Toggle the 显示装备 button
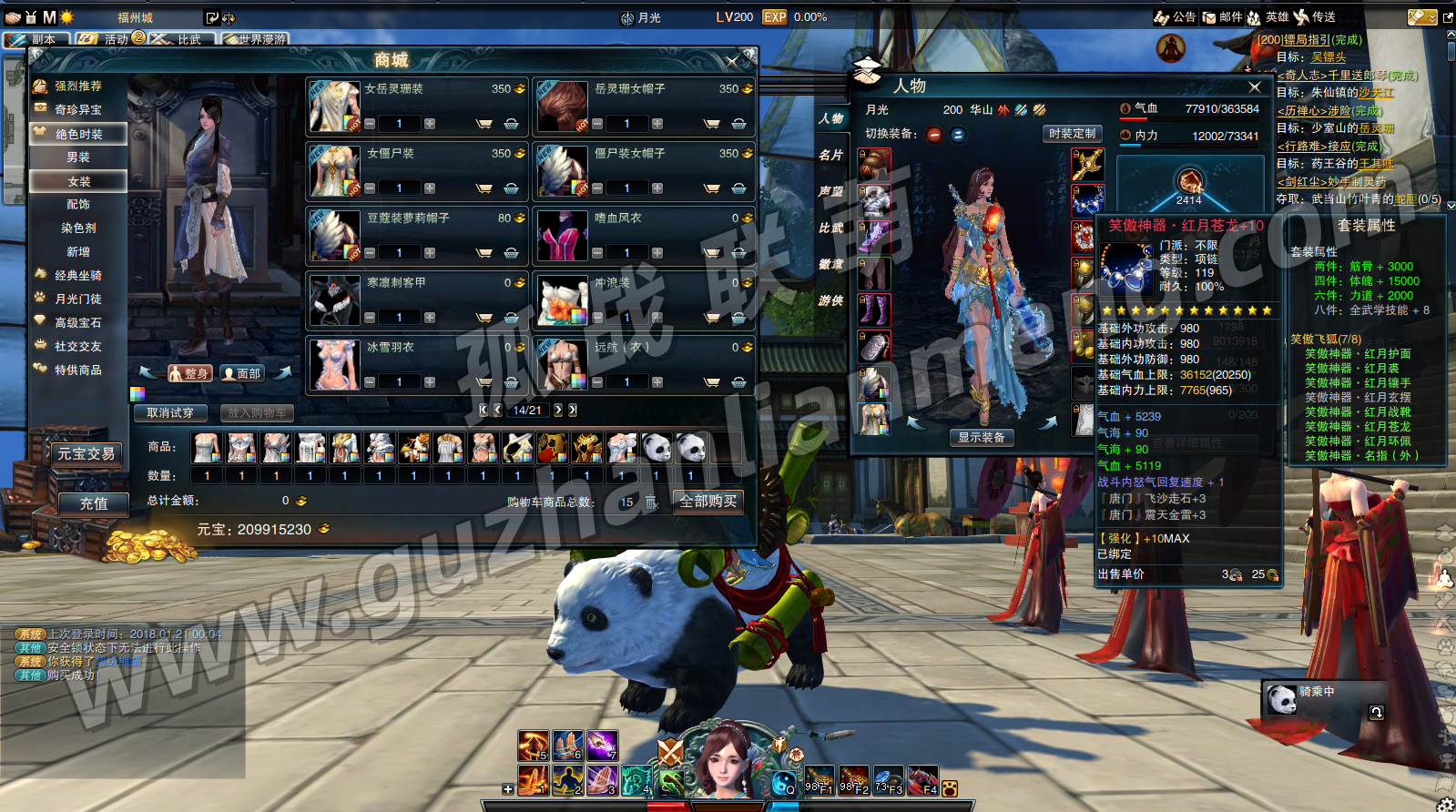 [x=981, y=438]
